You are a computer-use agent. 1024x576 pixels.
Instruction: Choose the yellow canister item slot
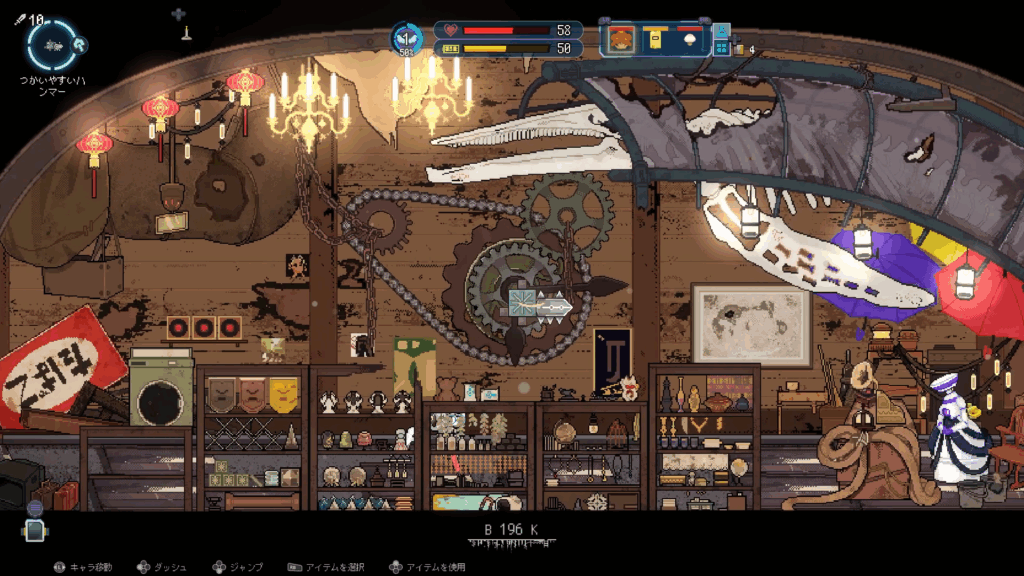[x=655, y=39]
